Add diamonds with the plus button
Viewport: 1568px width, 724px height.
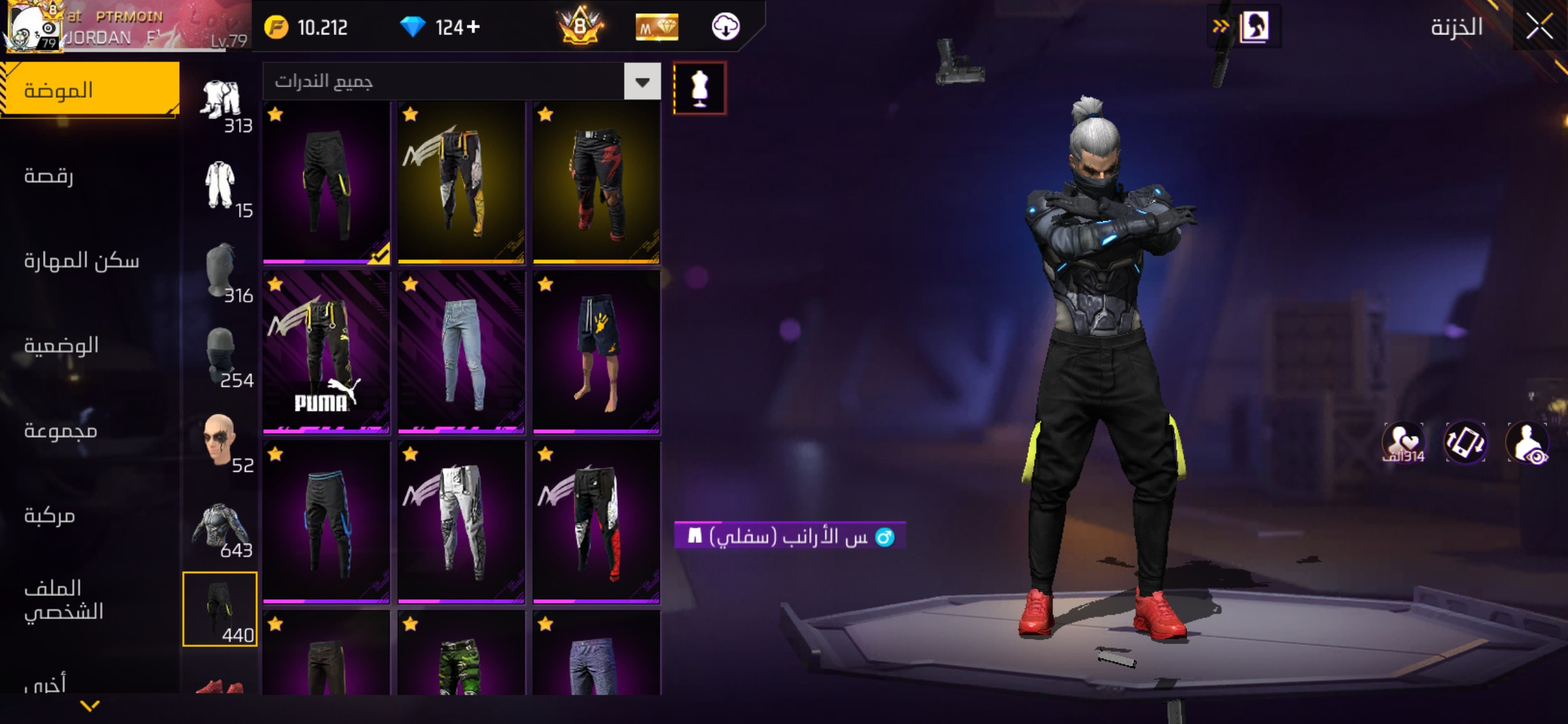pyautogui.click(x=473, y=27)
